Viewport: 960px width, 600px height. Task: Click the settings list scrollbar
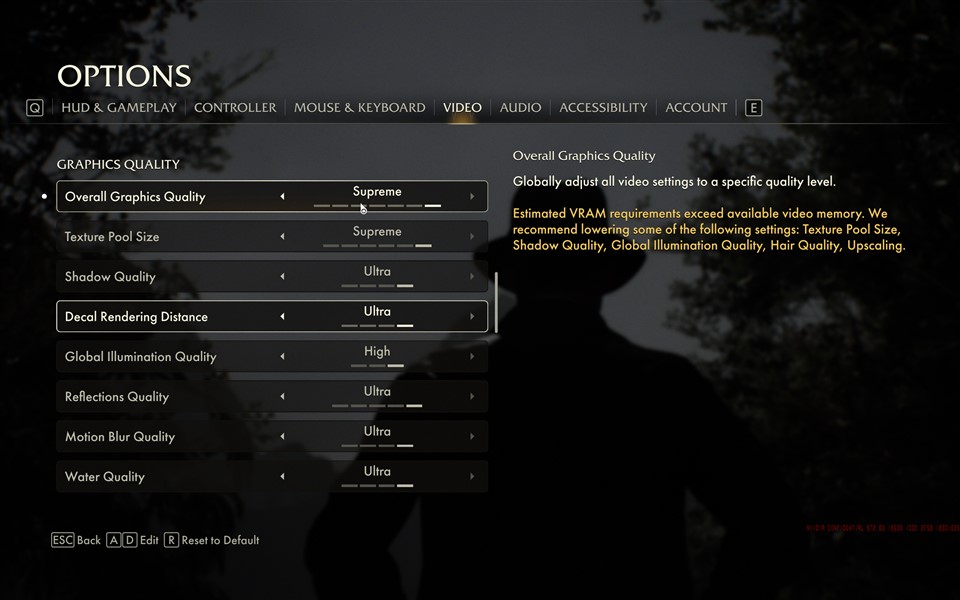pyautogui.click(x=497, y=300)
